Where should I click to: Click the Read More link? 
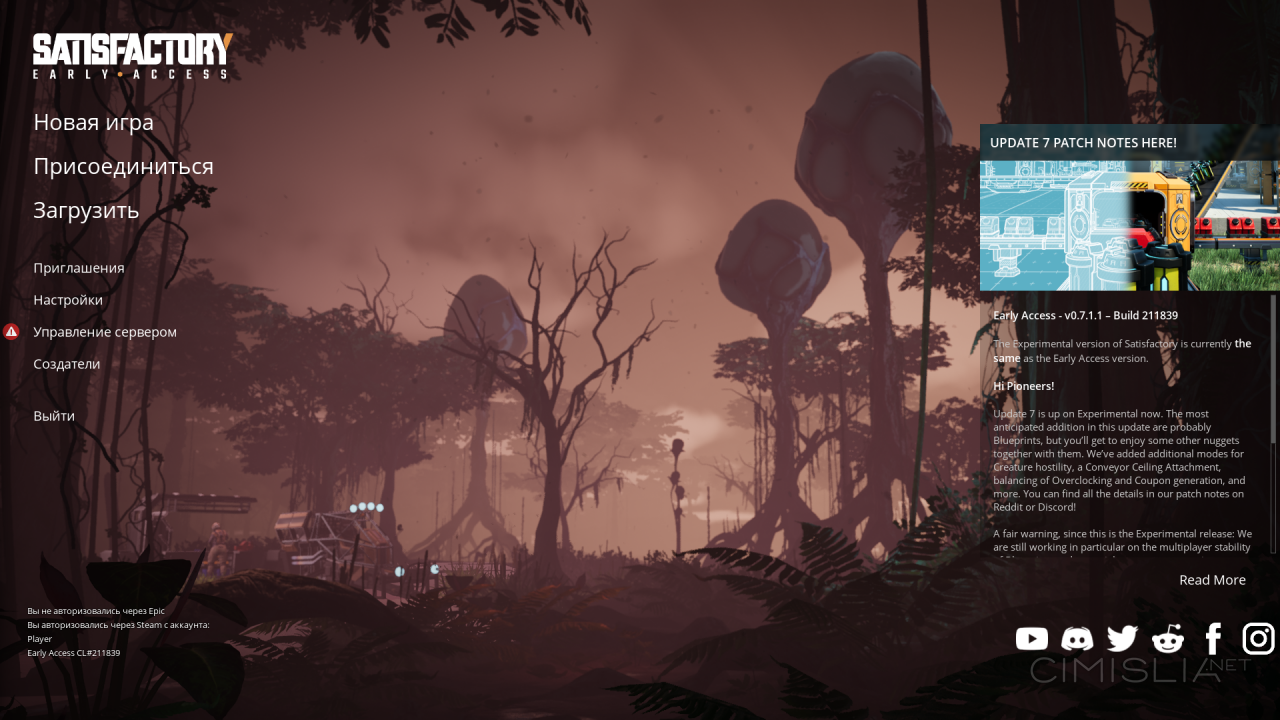[x=1212, y=580]
